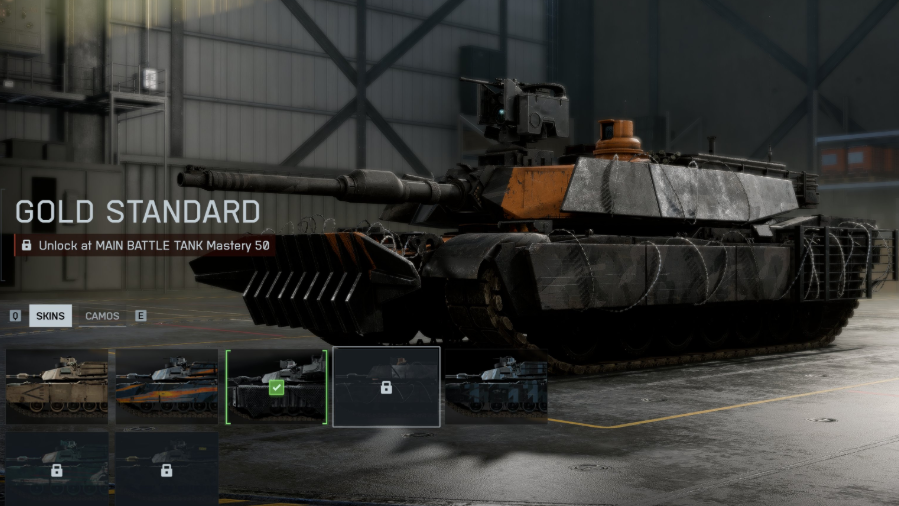Image resolution: width=899 pixels, height=506 pixels.
Task: Switch to the Camos tab
Action: (x=102, y=316)
